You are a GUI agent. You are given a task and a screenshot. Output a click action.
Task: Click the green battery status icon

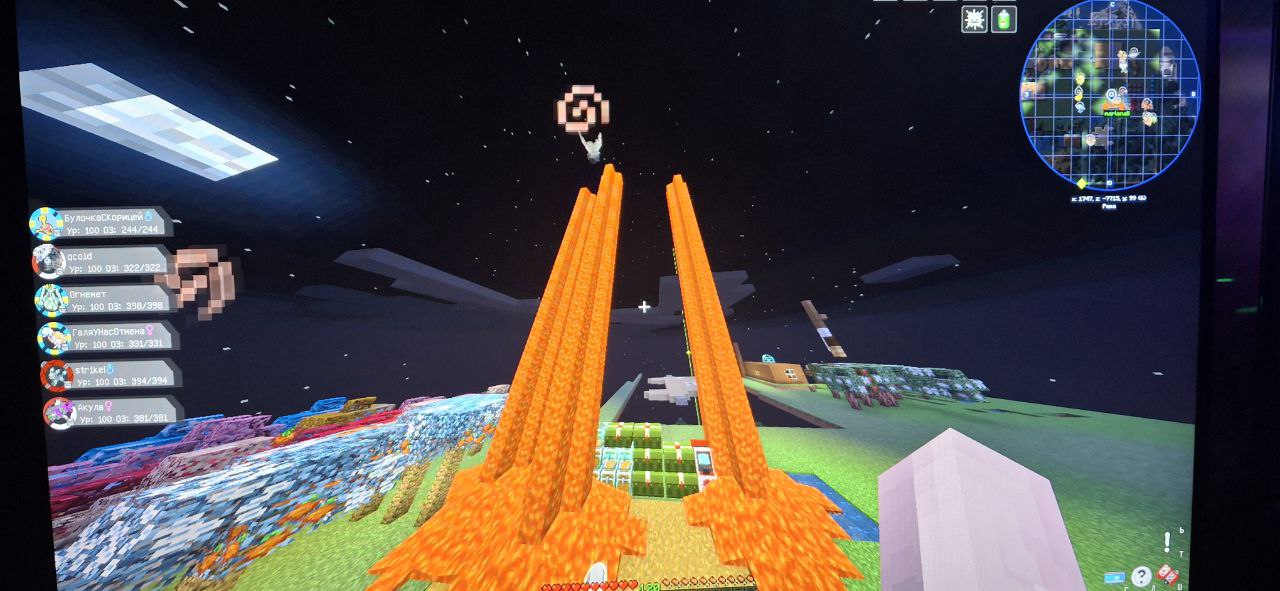coord(1003,19)
